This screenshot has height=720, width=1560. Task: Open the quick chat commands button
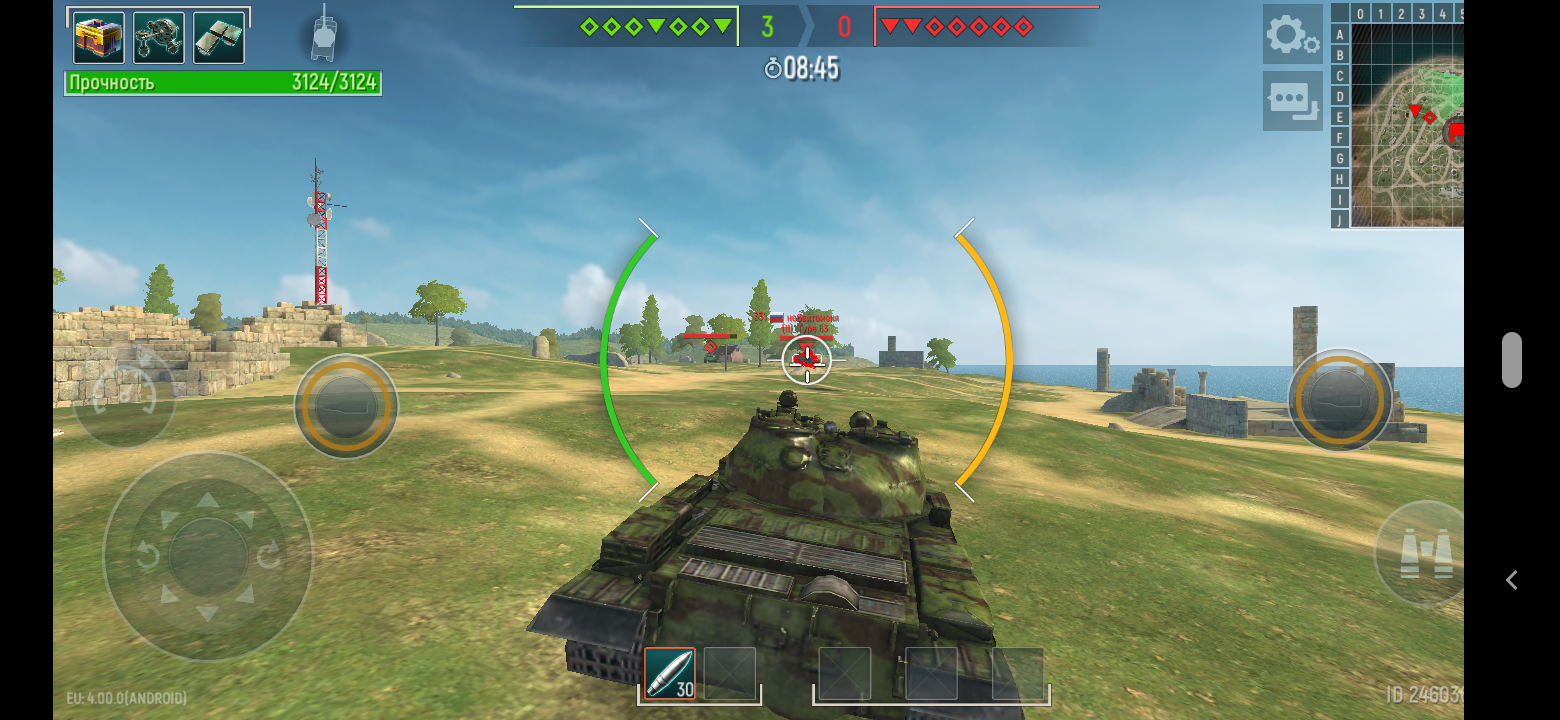[1292, 100]
